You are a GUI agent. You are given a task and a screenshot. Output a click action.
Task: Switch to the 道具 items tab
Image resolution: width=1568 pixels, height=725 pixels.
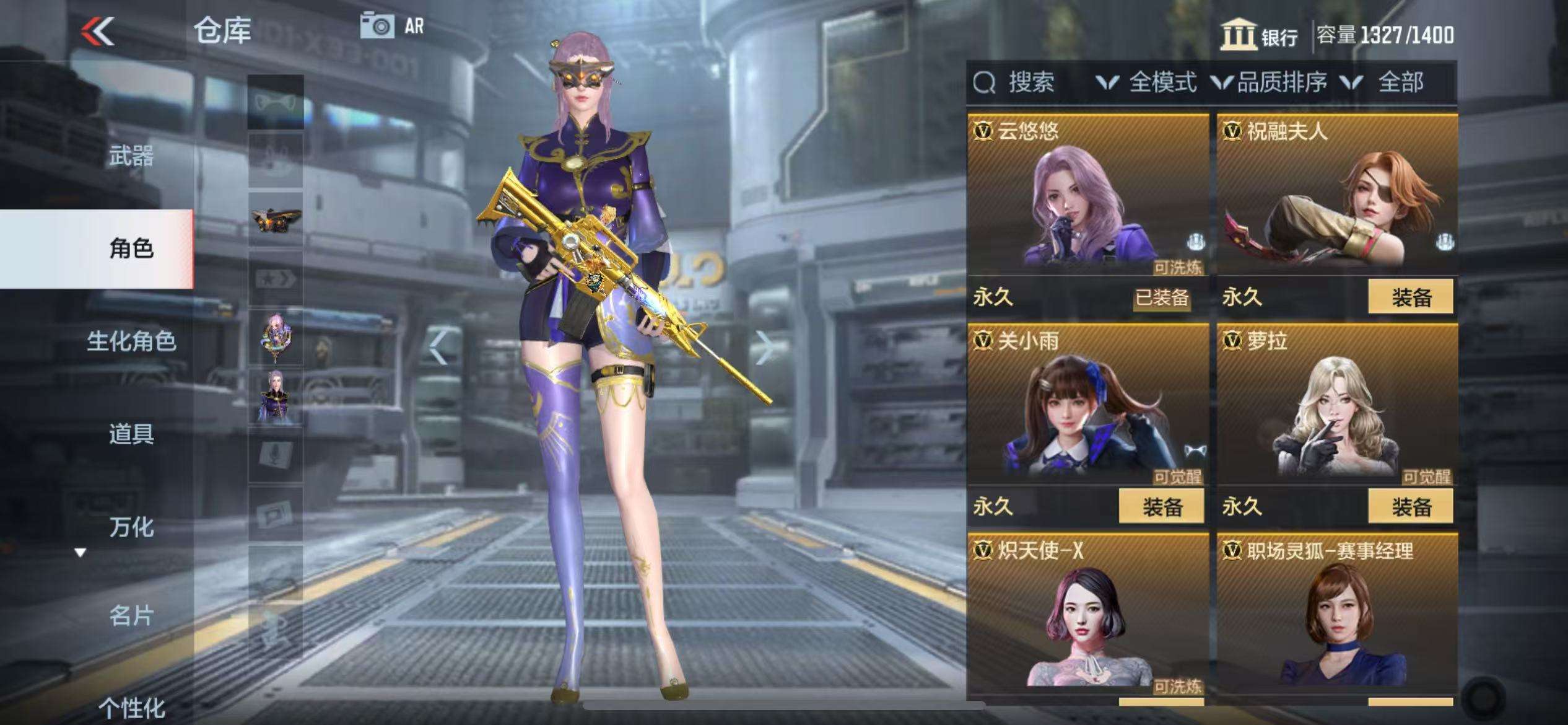131,434
